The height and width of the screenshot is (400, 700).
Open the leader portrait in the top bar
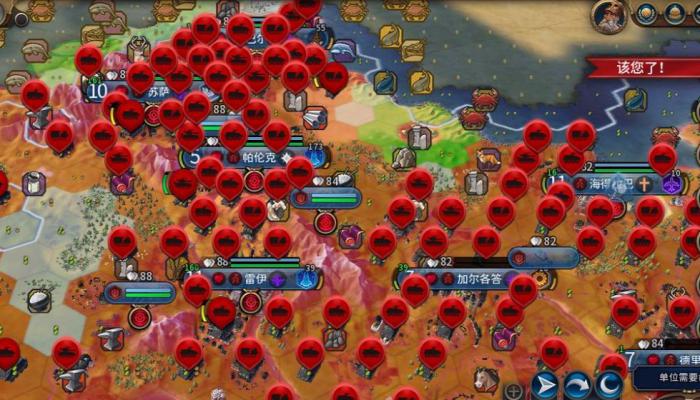(610, 14)
